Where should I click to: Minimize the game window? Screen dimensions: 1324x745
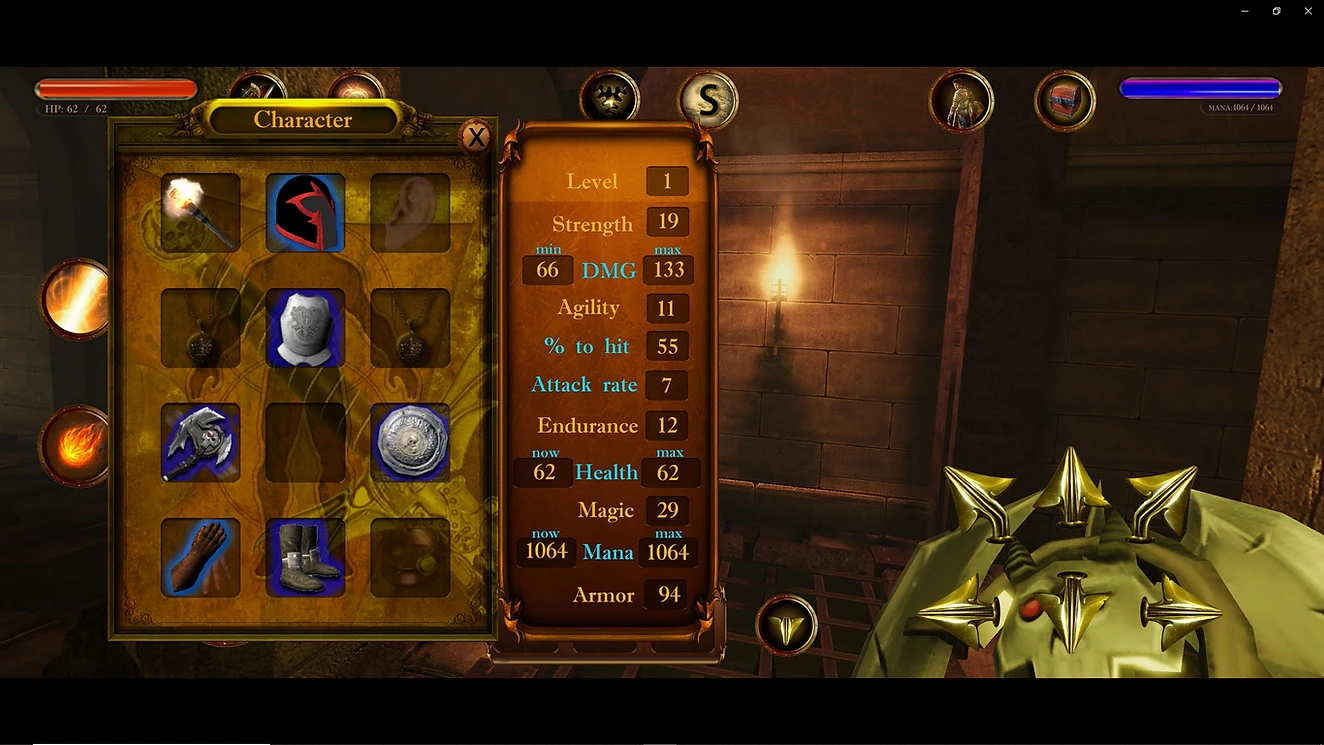pos(1244,11)
